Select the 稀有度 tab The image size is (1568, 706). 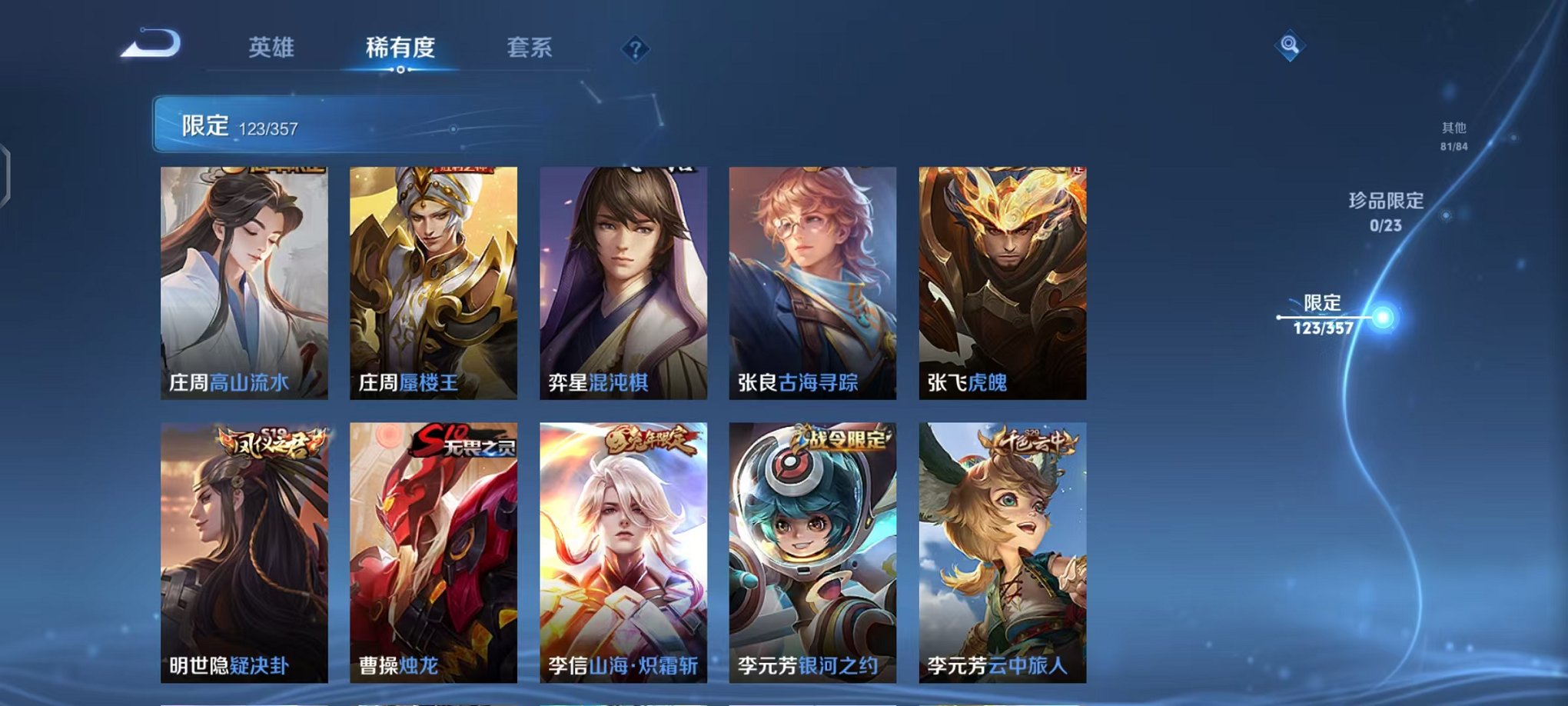(402, 48)
